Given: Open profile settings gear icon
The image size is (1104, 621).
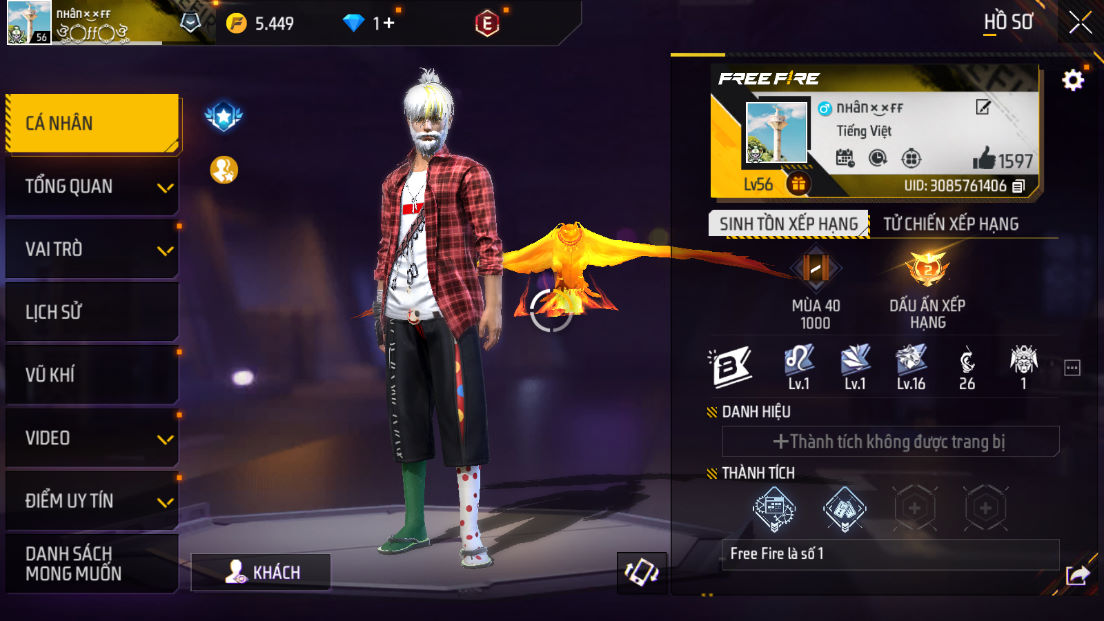Looking at the screenshot, I should (x=1073, y=81).
